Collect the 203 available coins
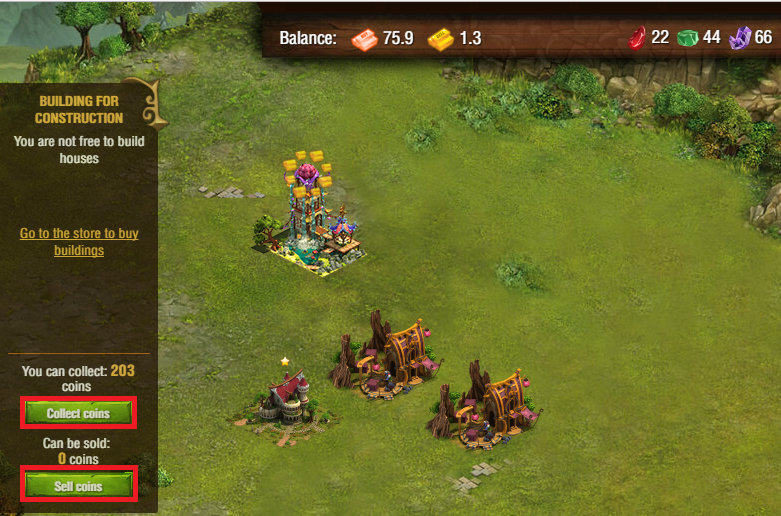 click(x=77, y=412)
